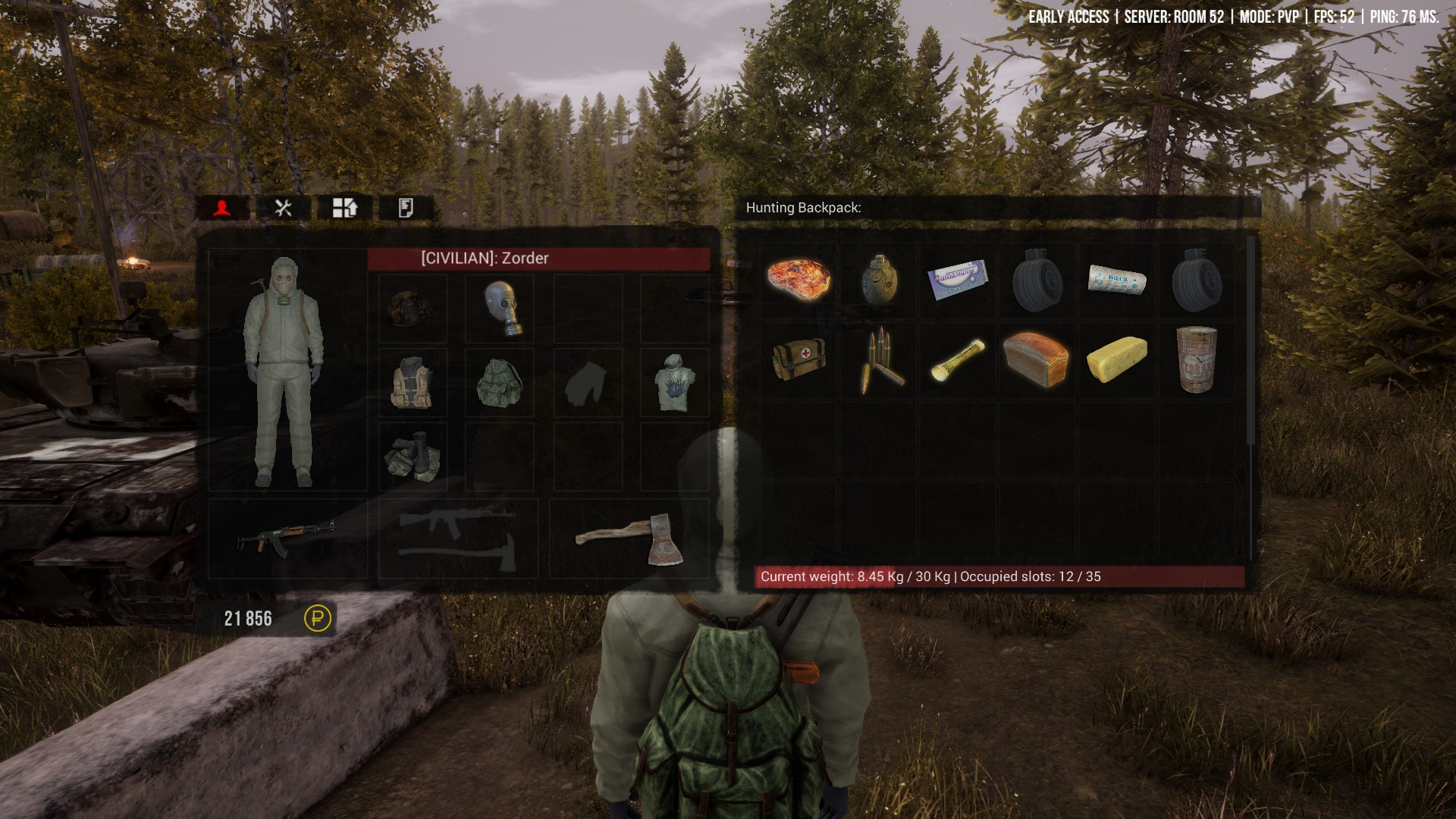Click the tactical vest equipment slot
Viewport: 1456px width, 819px height.
412,383
